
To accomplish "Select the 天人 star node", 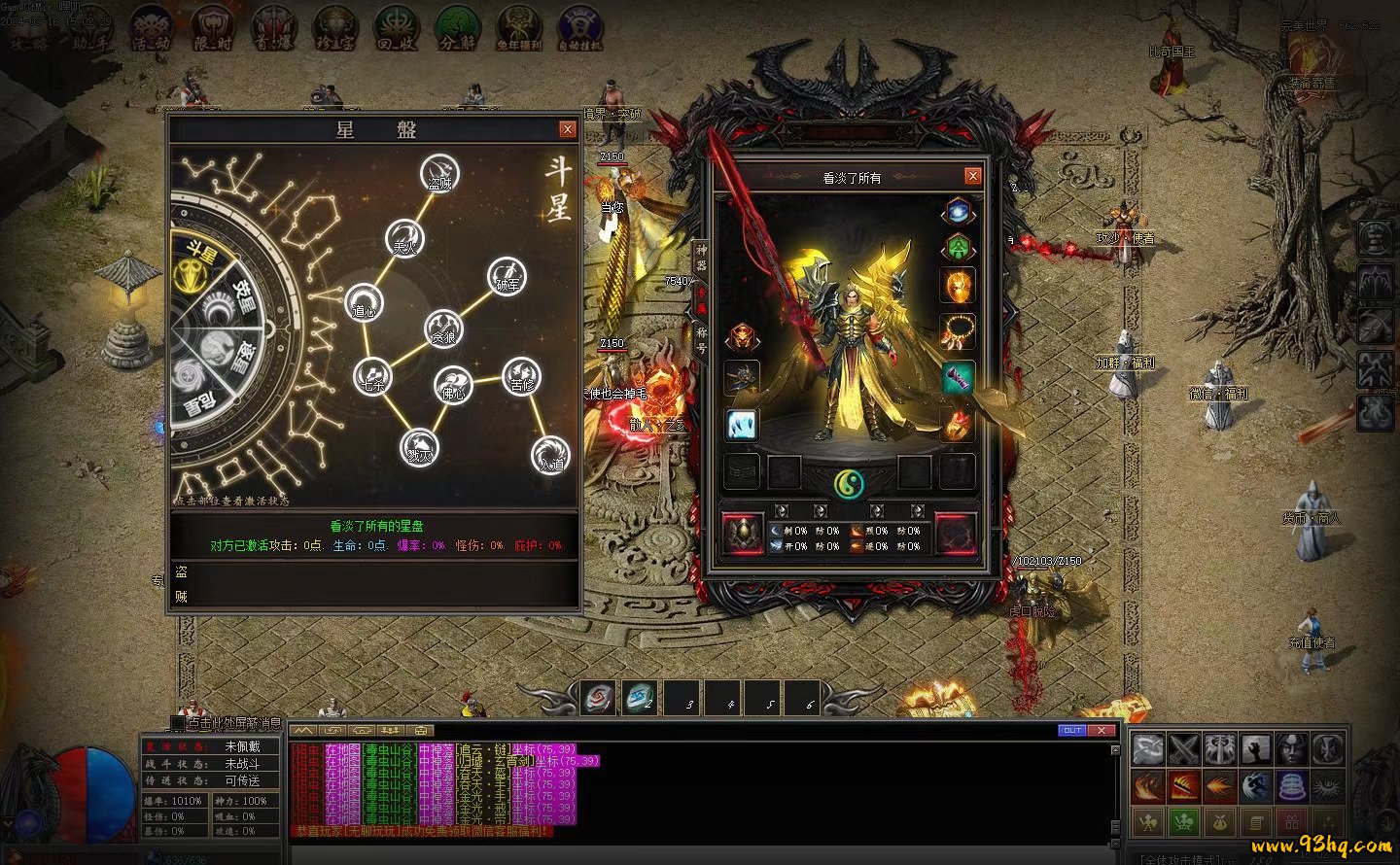I will tap(404, 238).
